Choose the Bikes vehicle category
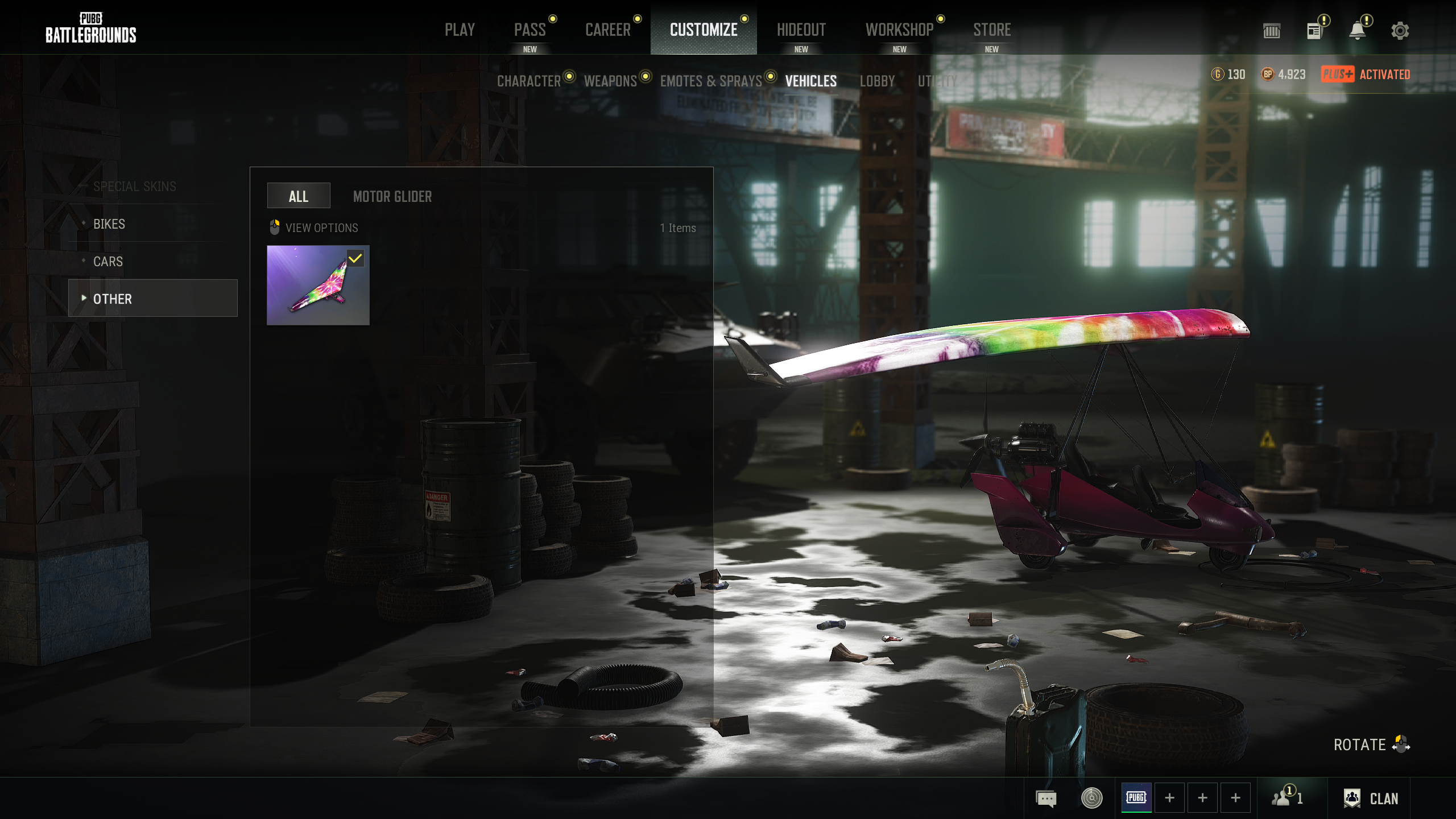The height and width of the screenshot is (819, 1456). click(x=109, y=224)
